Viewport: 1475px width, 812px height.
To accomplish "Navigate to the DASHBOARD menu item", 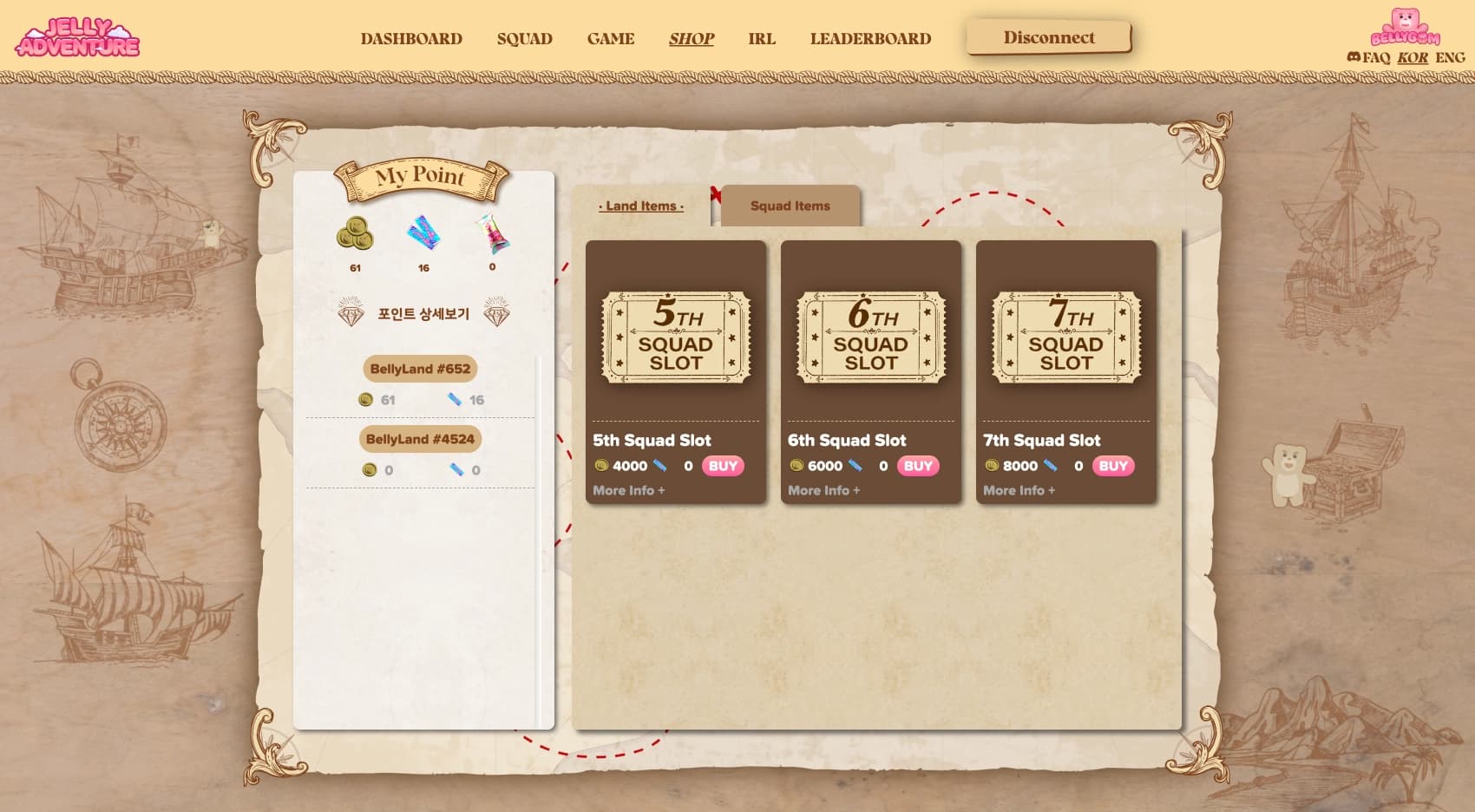I will click(x=412, y=38).
